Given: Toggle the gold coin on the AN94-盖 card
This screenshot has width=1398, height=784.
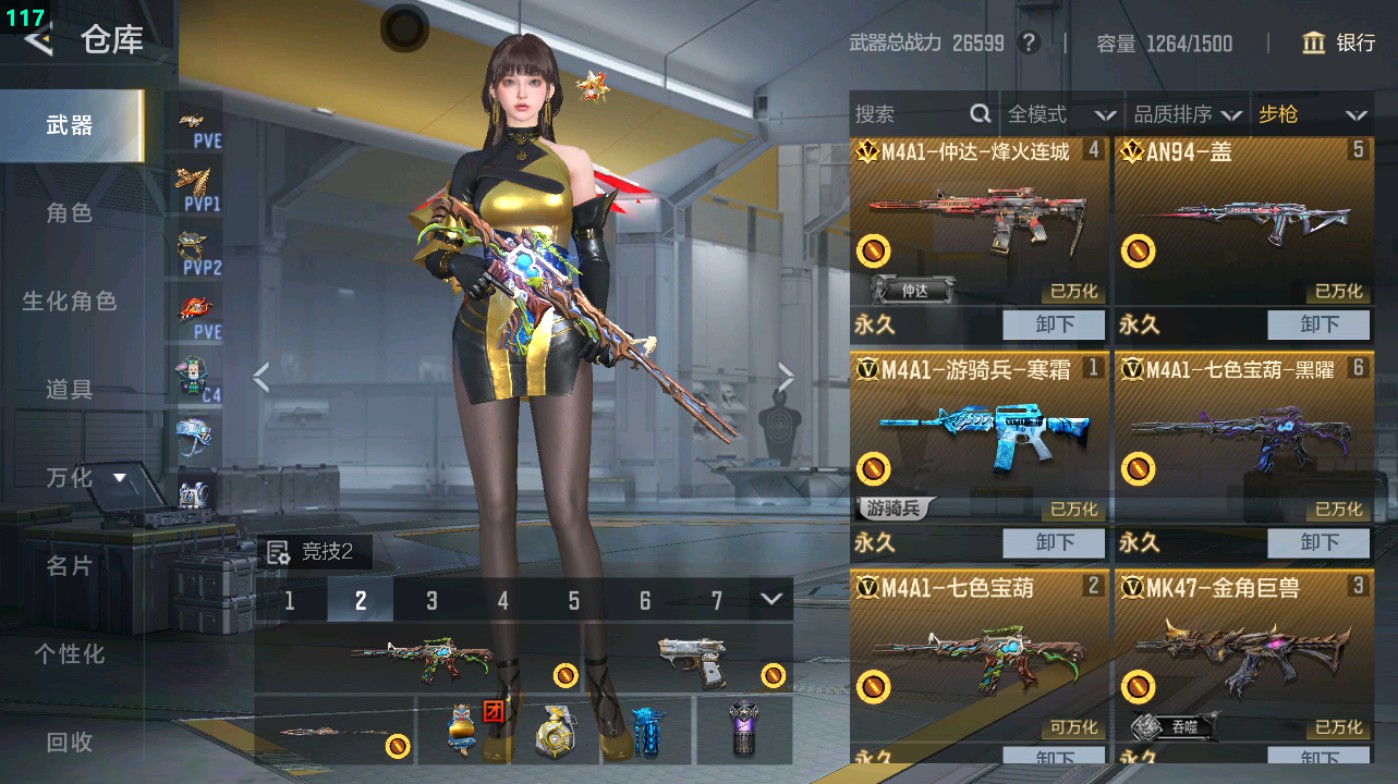Looking at the screenshot, I should tap(1139, 249).
